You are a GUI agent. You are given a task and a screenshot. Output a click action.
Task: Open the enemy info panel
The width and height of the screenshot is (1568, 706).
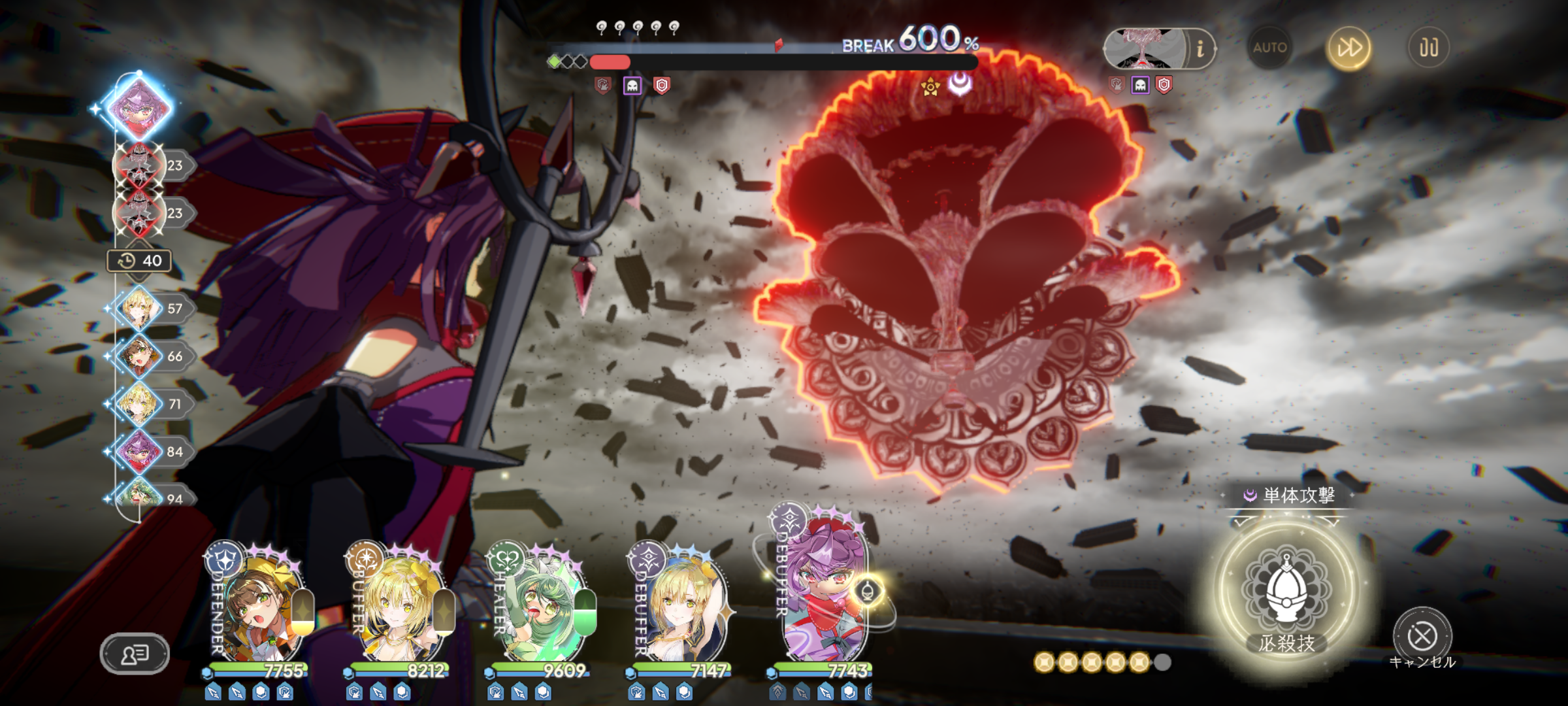pyautogui.click(x=1200, y=49)
